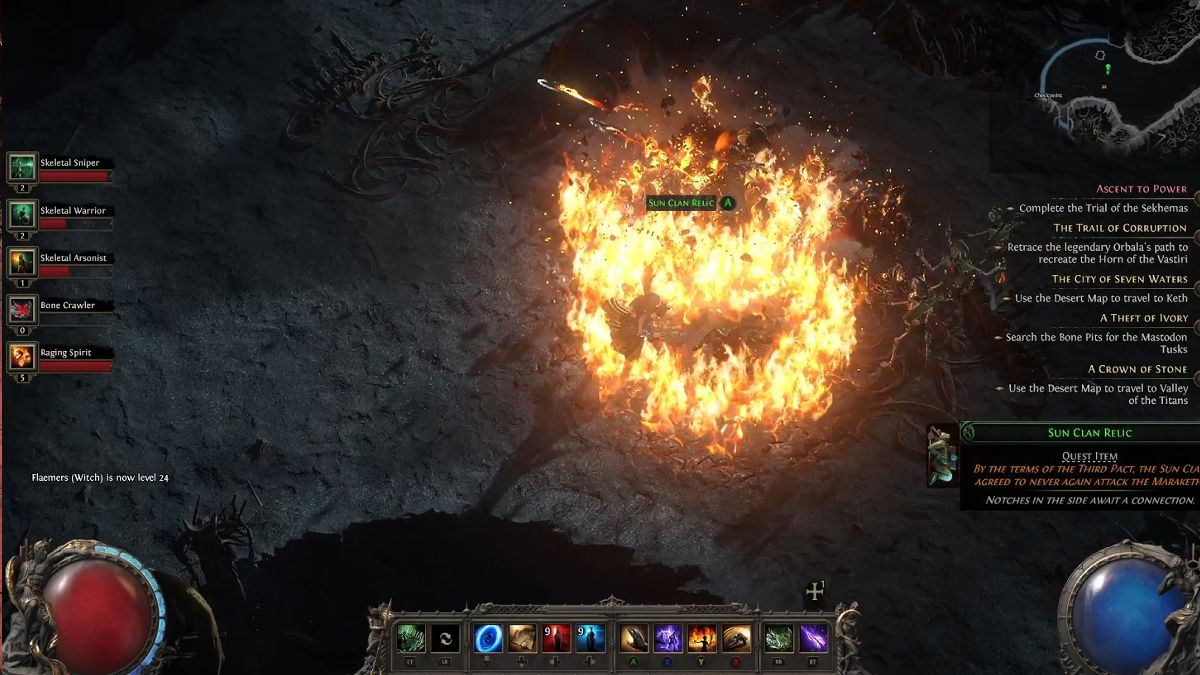Select The City of Seven Waters quest

[1119, 279]
